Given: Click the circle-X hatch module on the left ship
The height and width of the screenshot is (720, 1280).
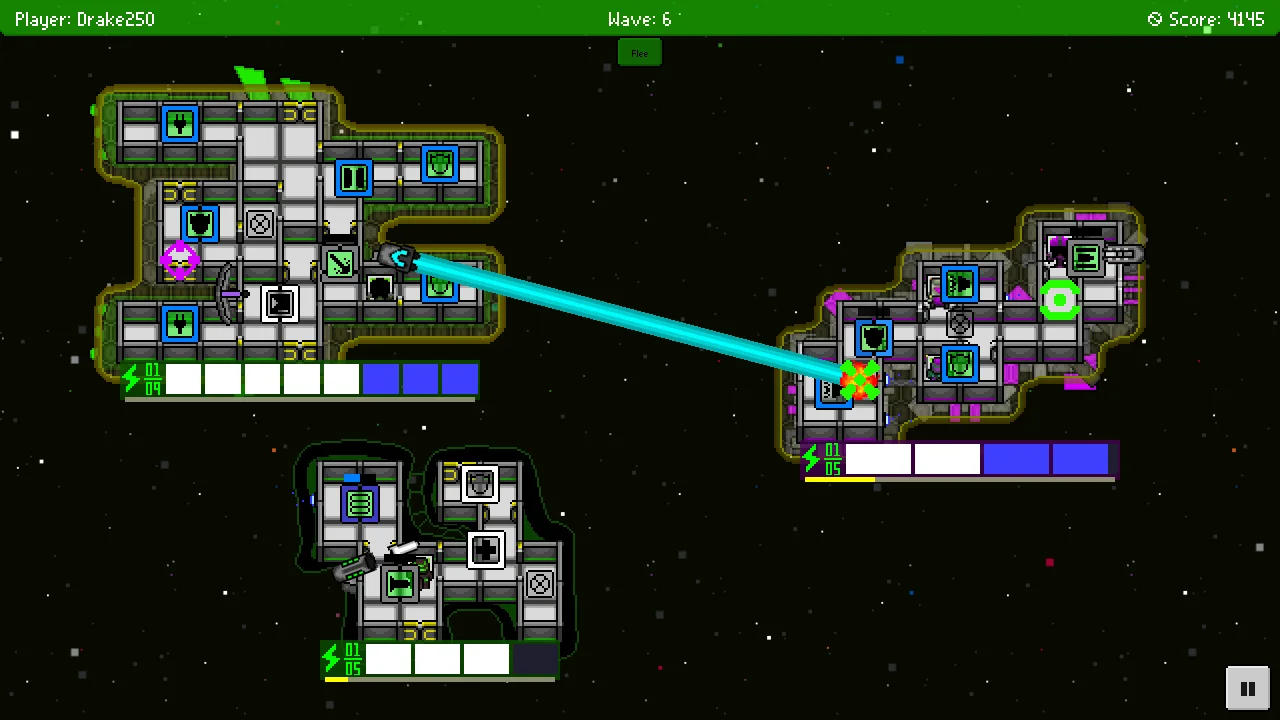Looking at the screenshot, I should point(258,223).
